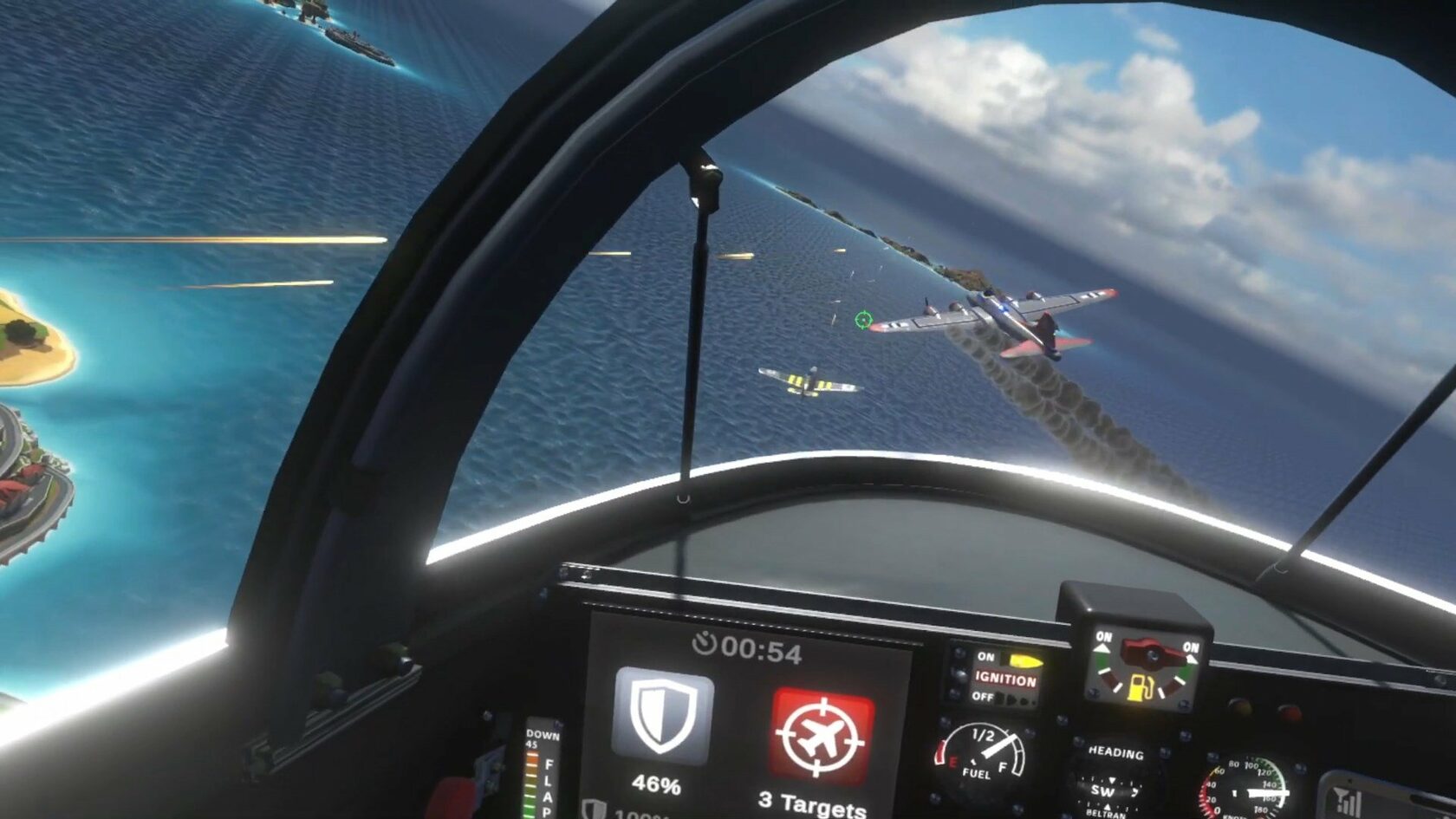Tap the red targets objective icon
The image size is (1456, 819).
pyautogui.click(x=821, y=737)
